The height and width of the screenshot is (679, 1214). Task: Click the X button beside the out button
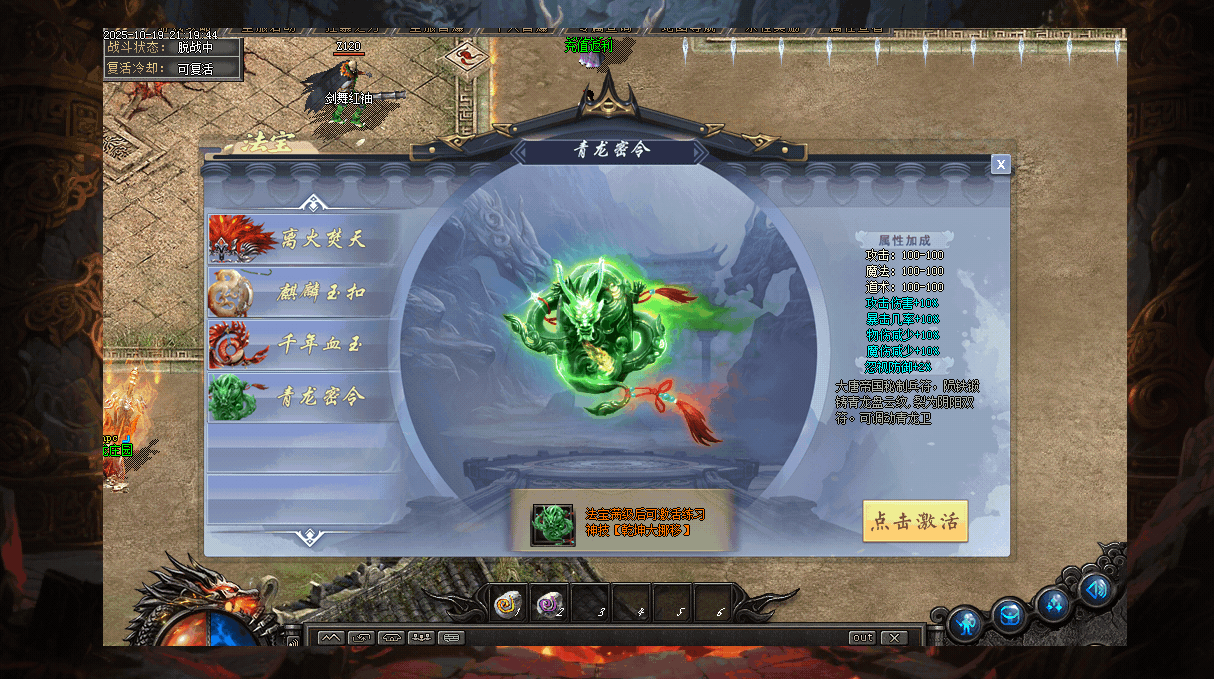pos(894,638)
